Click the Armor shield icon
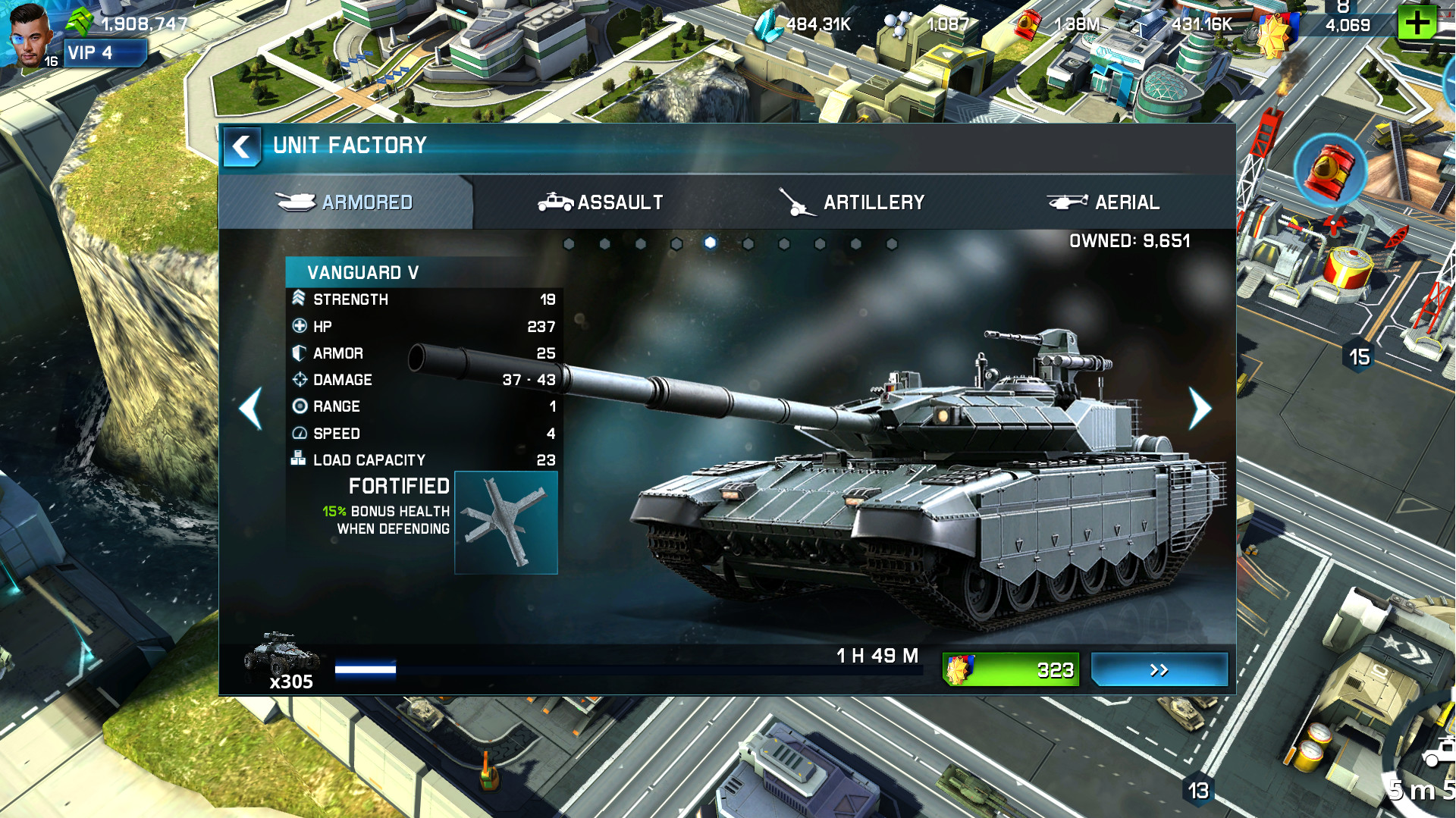Viewport: 1456px width, 818px height. pyautogui.click(x=298, y=353)
